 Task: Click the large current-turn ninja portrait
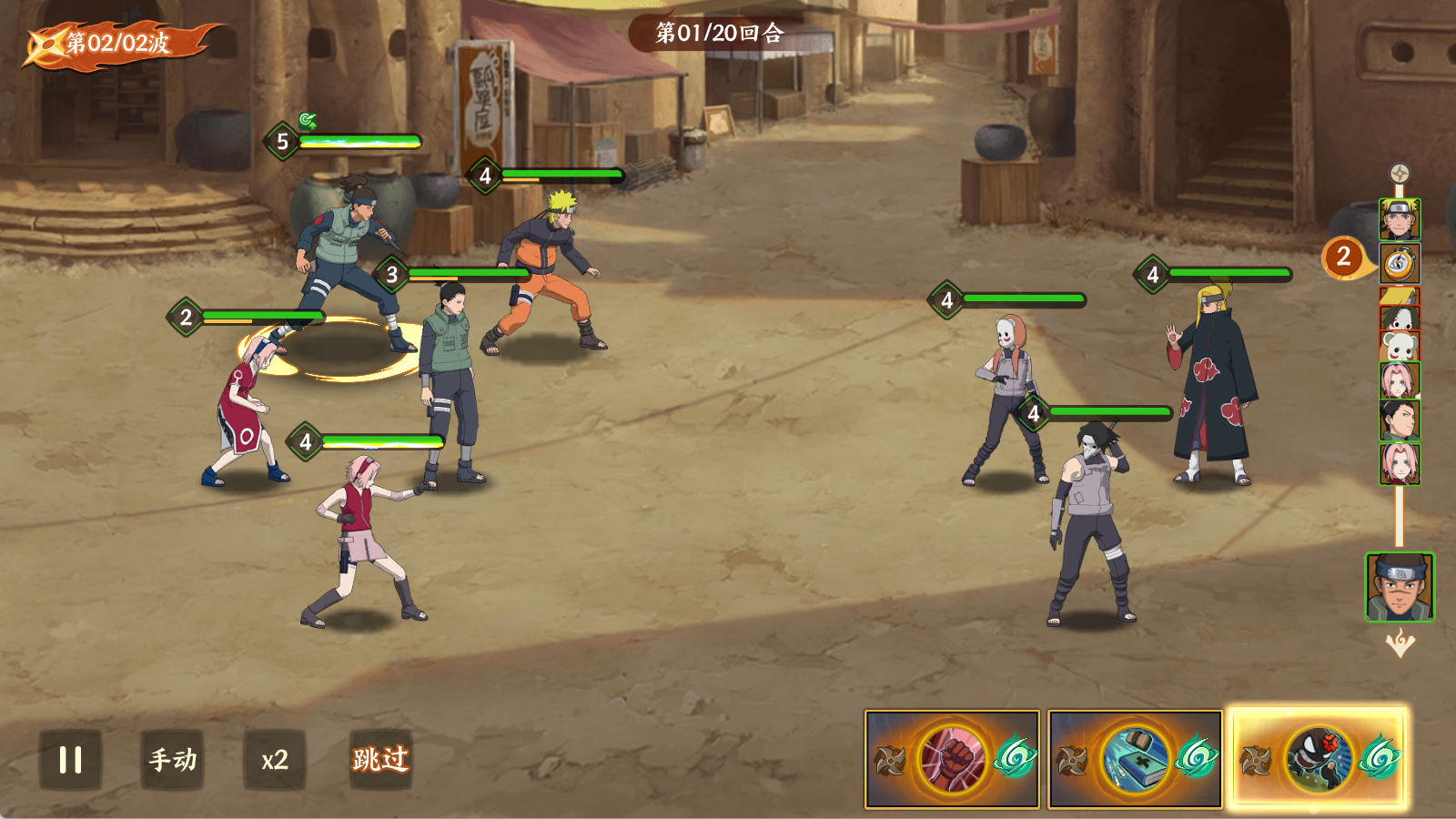point(1400,587)
